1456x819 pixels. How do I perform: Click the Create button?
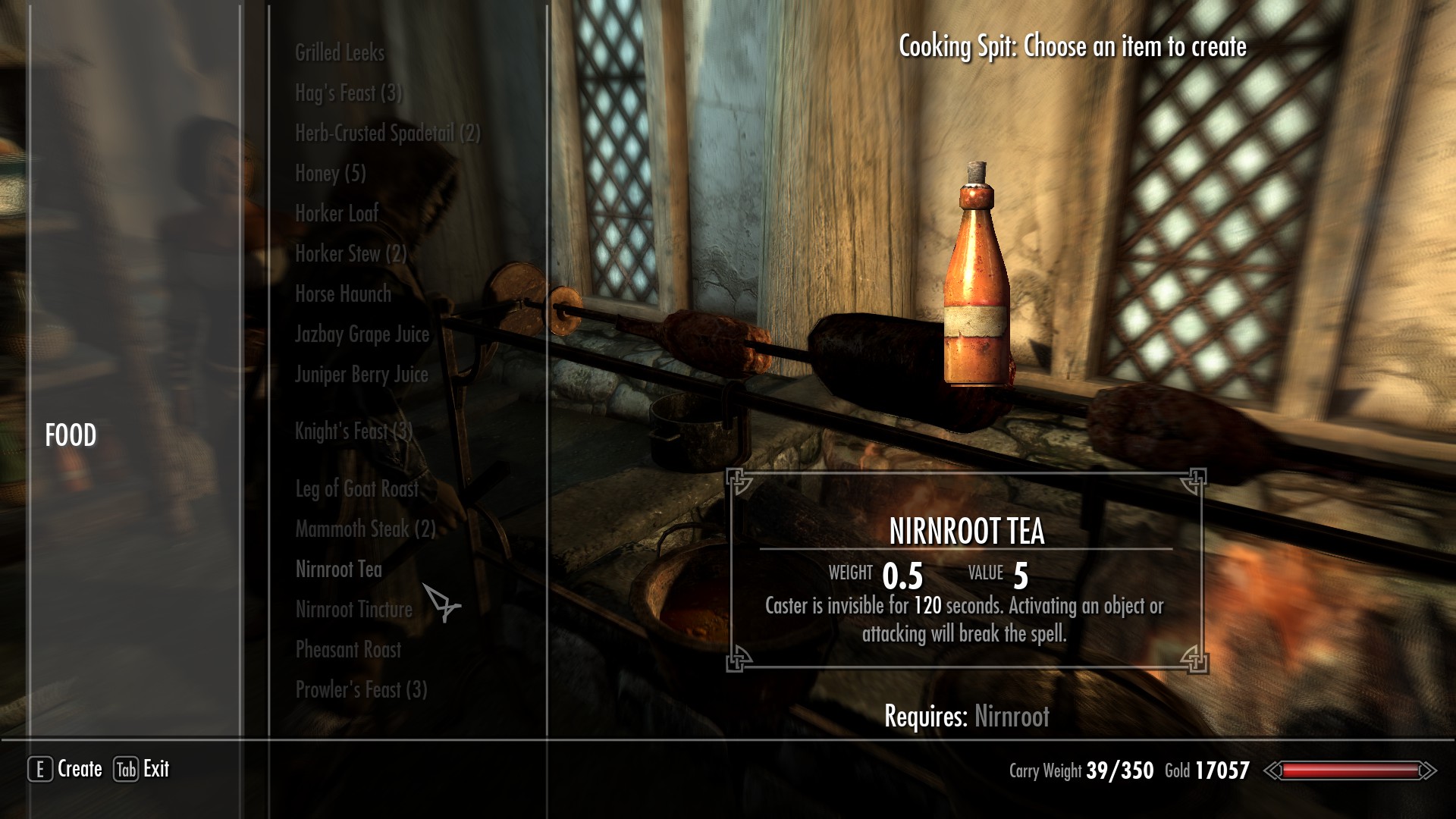pyautogui.click(x=66, y=769)
